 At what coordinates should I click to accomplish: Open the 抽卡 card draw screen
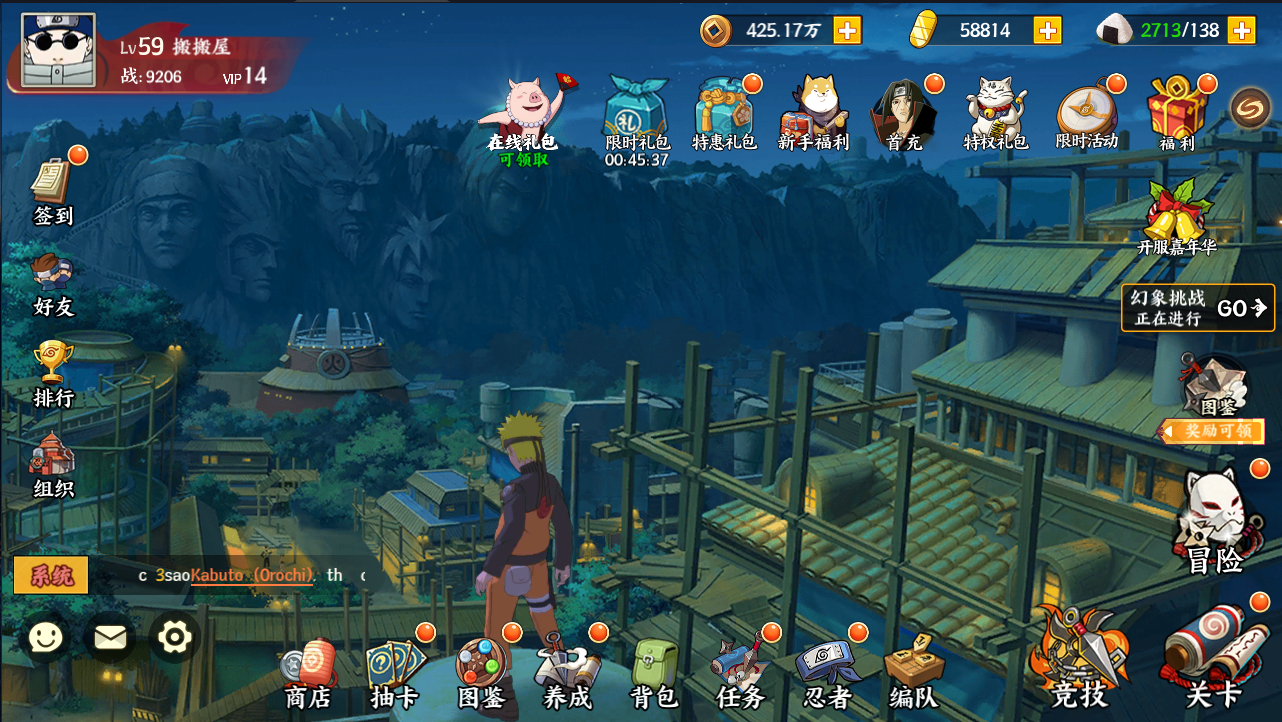pos(394,672)
